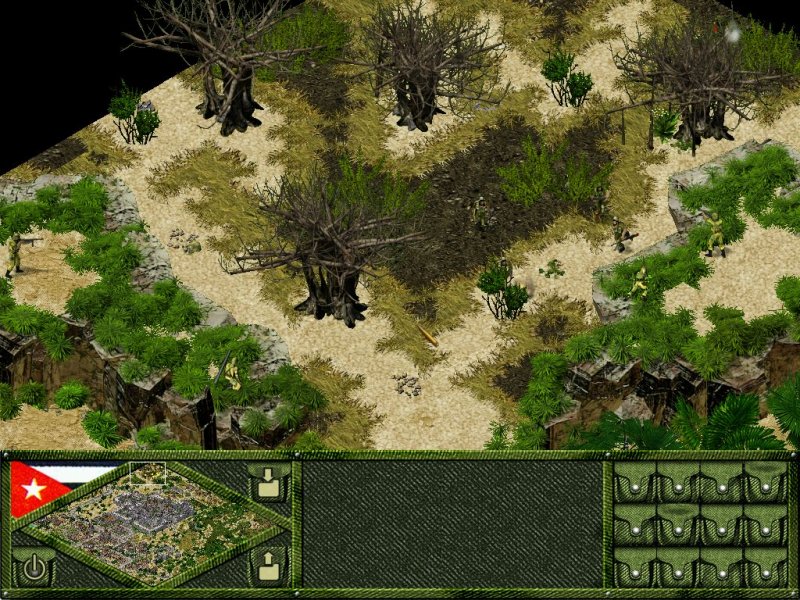This screenshot has height=600, width=800.
Task: Click the upward arrow save button
Action: coord(268,567)
